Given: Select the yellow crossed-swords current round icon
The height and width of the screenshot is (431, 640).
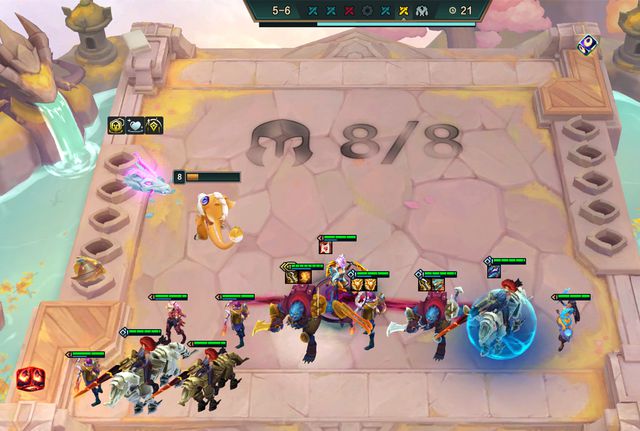Looking at the screenshot, I should tap(403, 10).
